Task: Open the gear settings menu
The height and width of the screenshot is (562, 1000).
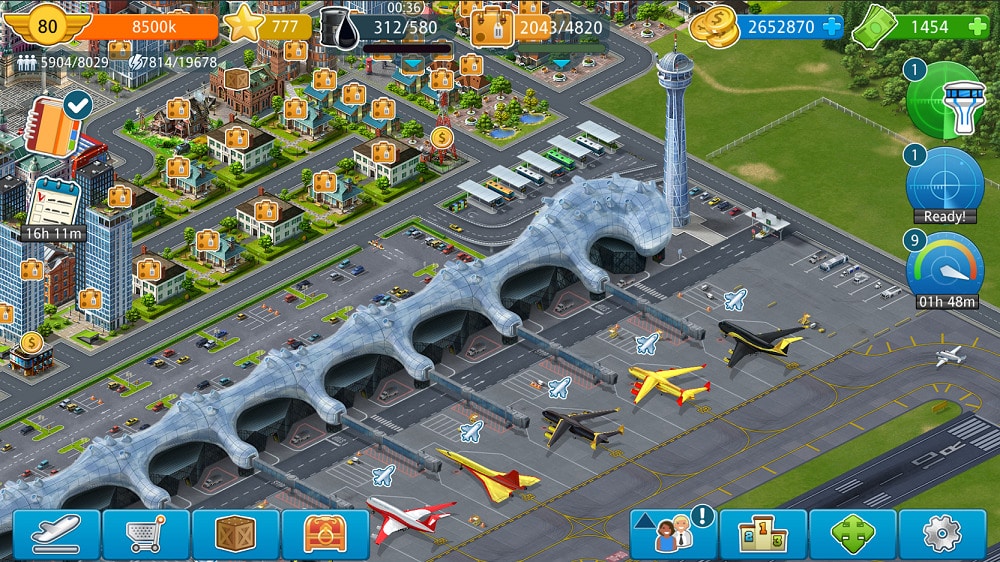Action: [x=942, y=535]
